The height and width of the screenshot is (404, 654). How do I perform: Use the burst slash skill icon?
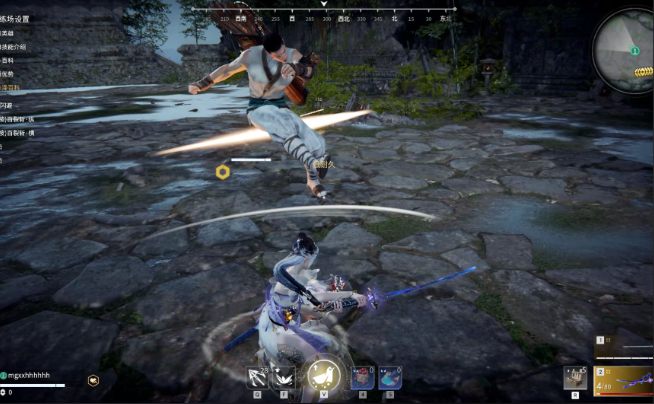(x=284, y=377)
